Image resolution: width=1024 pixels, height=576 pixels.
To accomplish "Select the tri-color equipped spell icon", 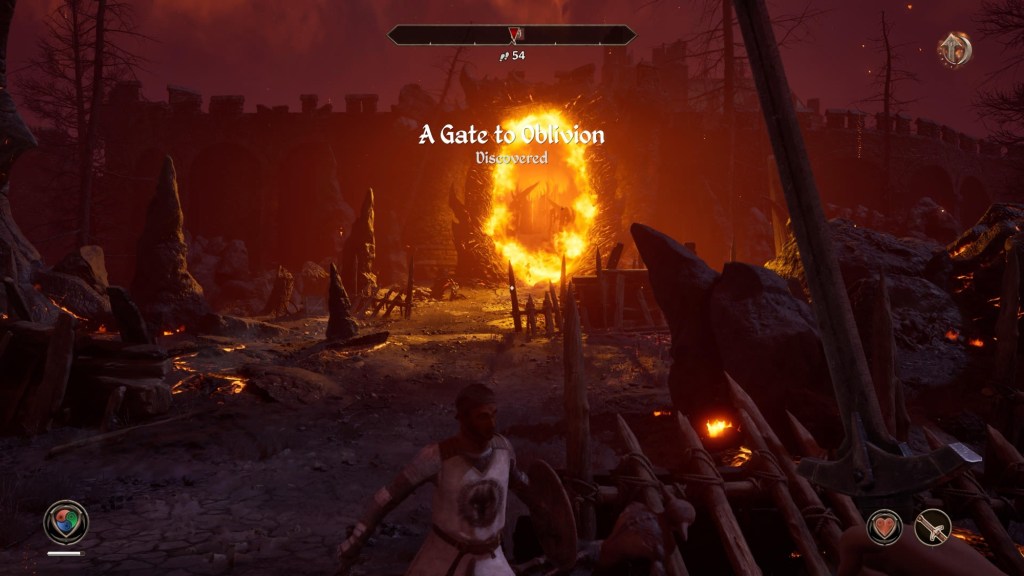I will tap(66, 522).
